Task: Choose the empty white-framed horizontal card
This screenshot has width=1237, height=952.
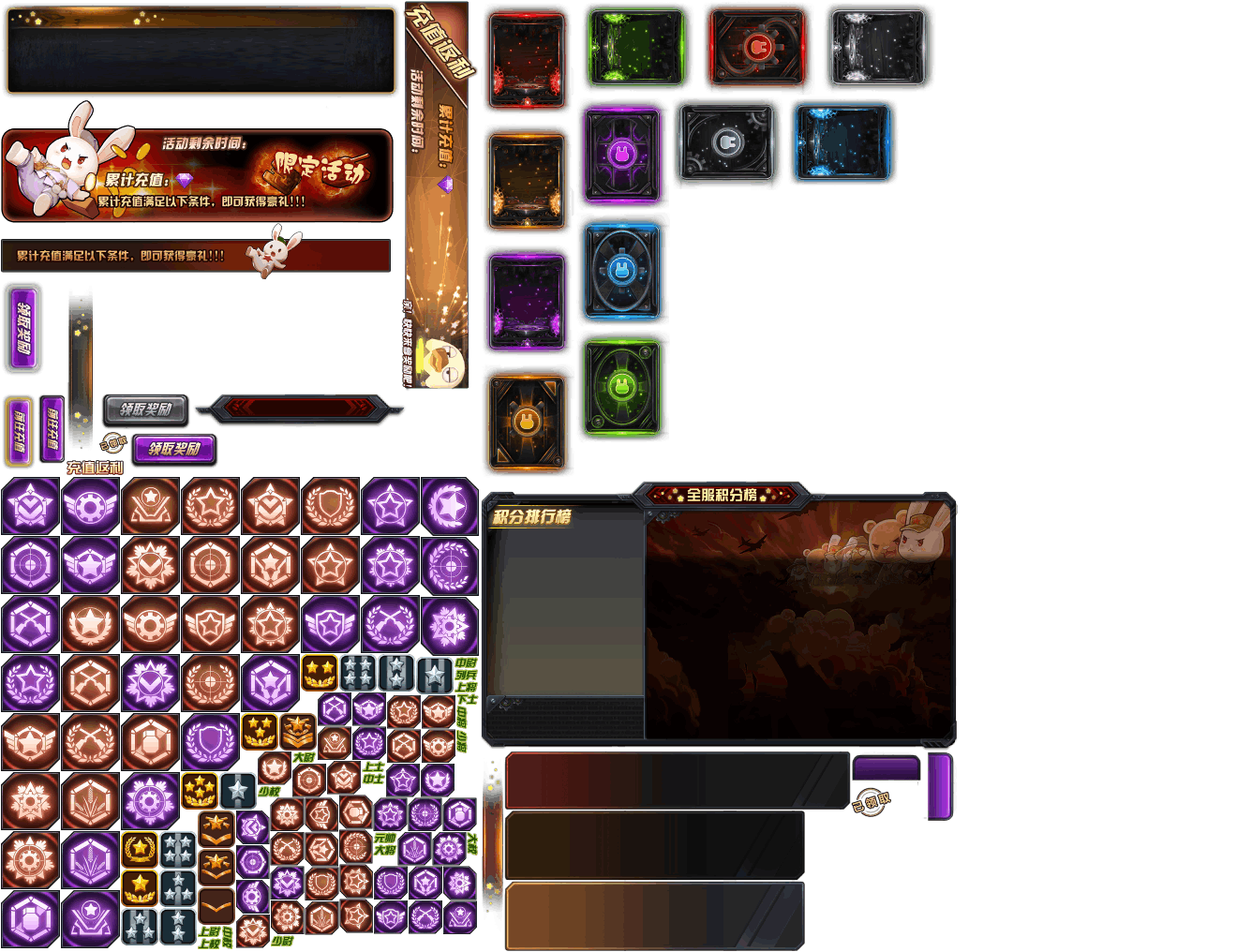Action: tap(878, 47)
